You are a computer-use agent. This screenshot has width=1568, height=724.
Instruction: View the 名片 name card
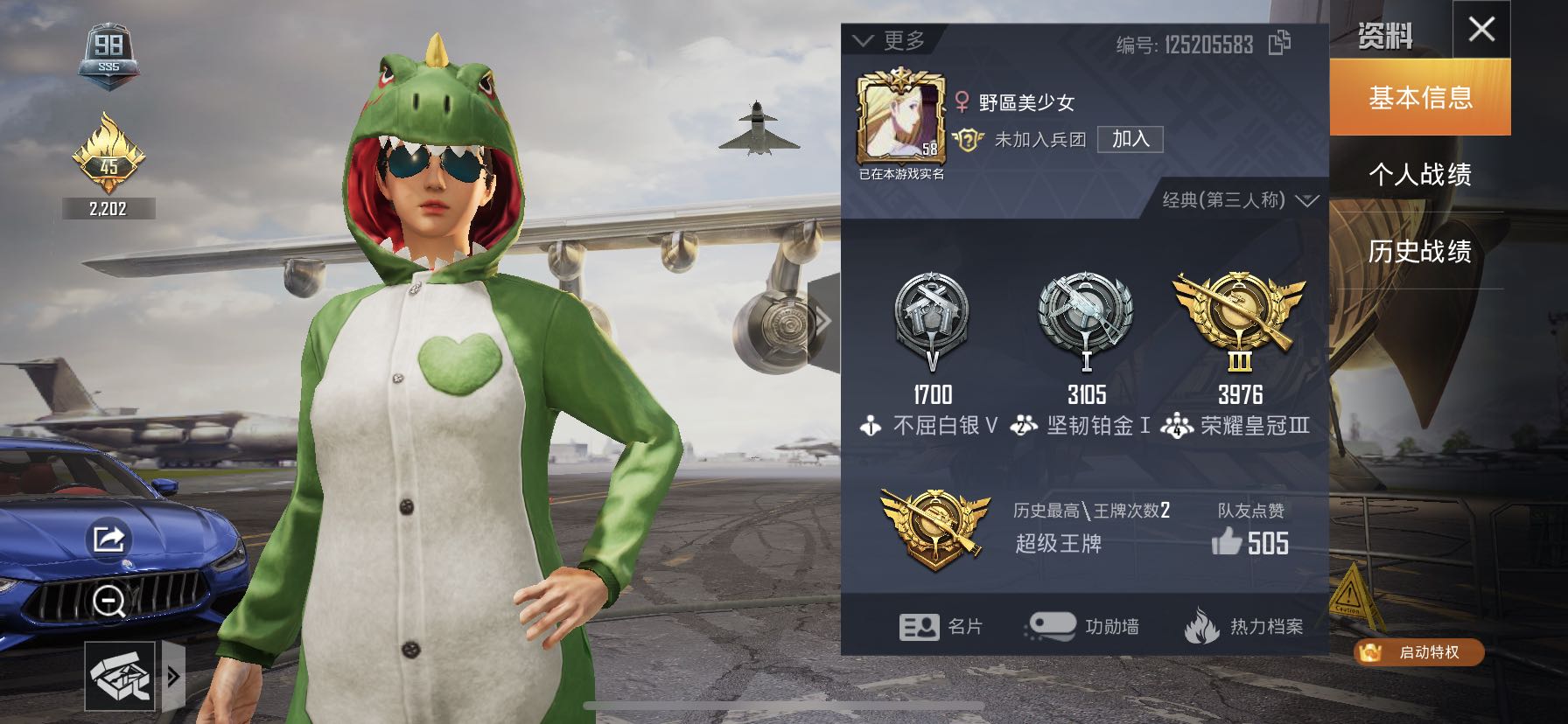[x=941, y=626]
